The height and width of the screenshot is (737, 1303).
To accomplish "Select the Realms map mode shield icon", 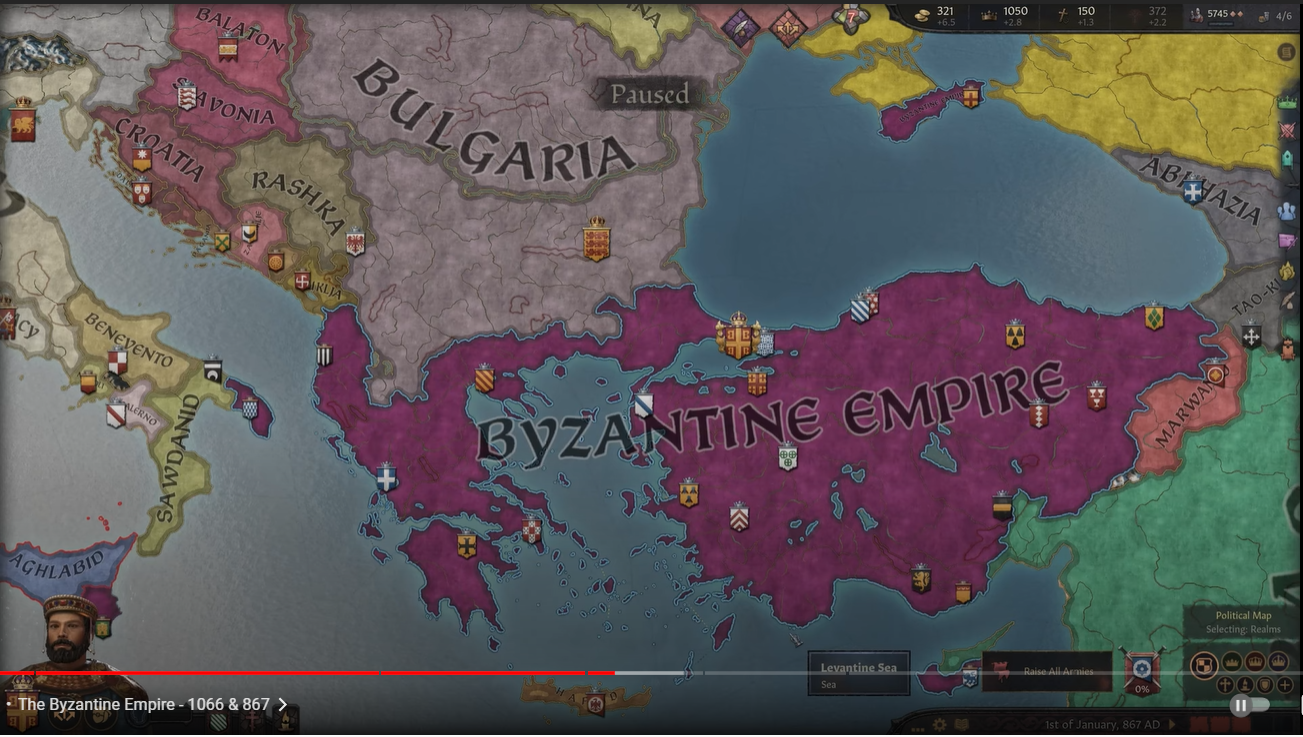I will tap(1205, 663).
